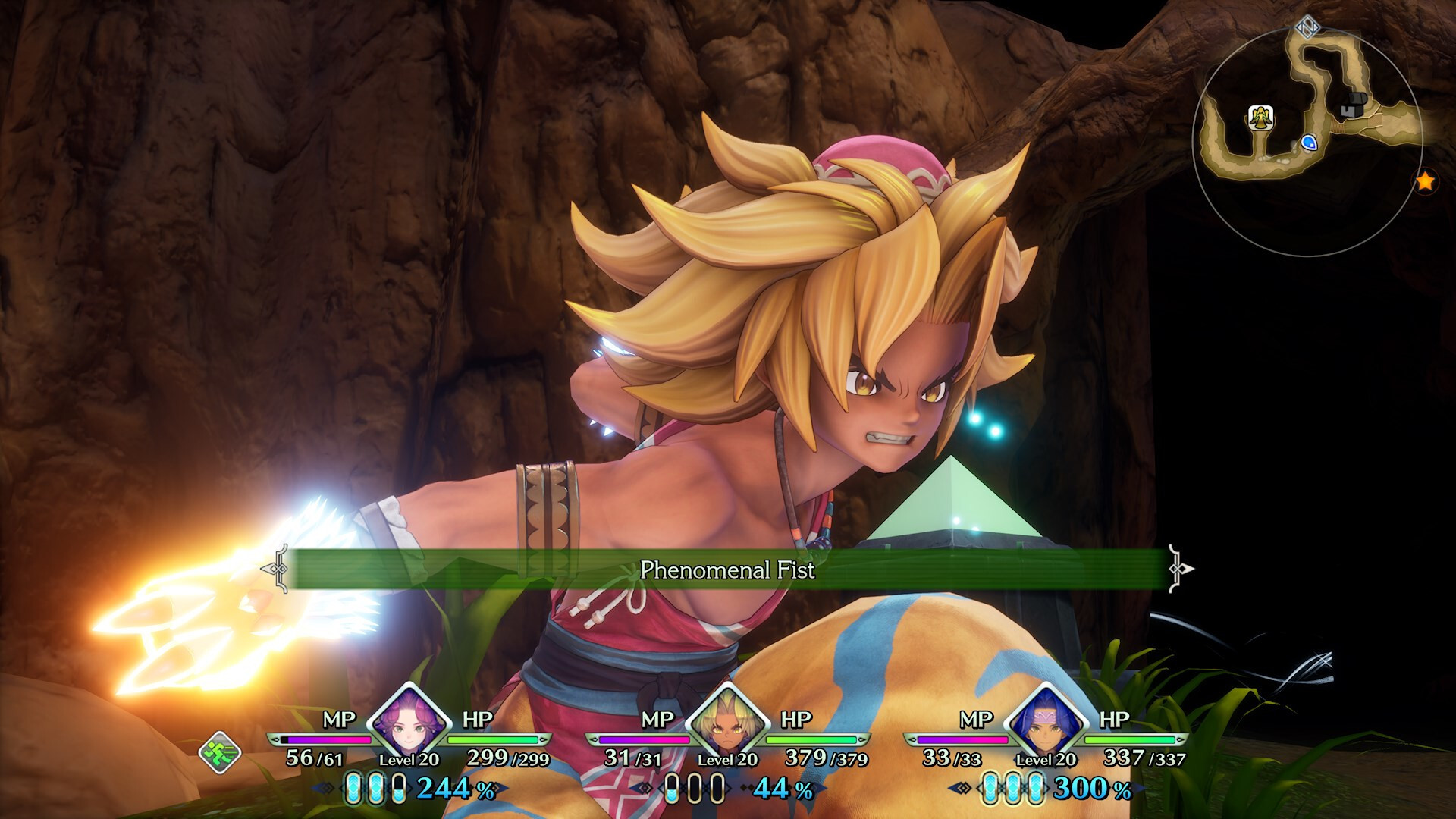Click the blue player position marker on minimap
This screenshot has width=1456, height=819.
pyautogui.click(x=1310, y=143)
